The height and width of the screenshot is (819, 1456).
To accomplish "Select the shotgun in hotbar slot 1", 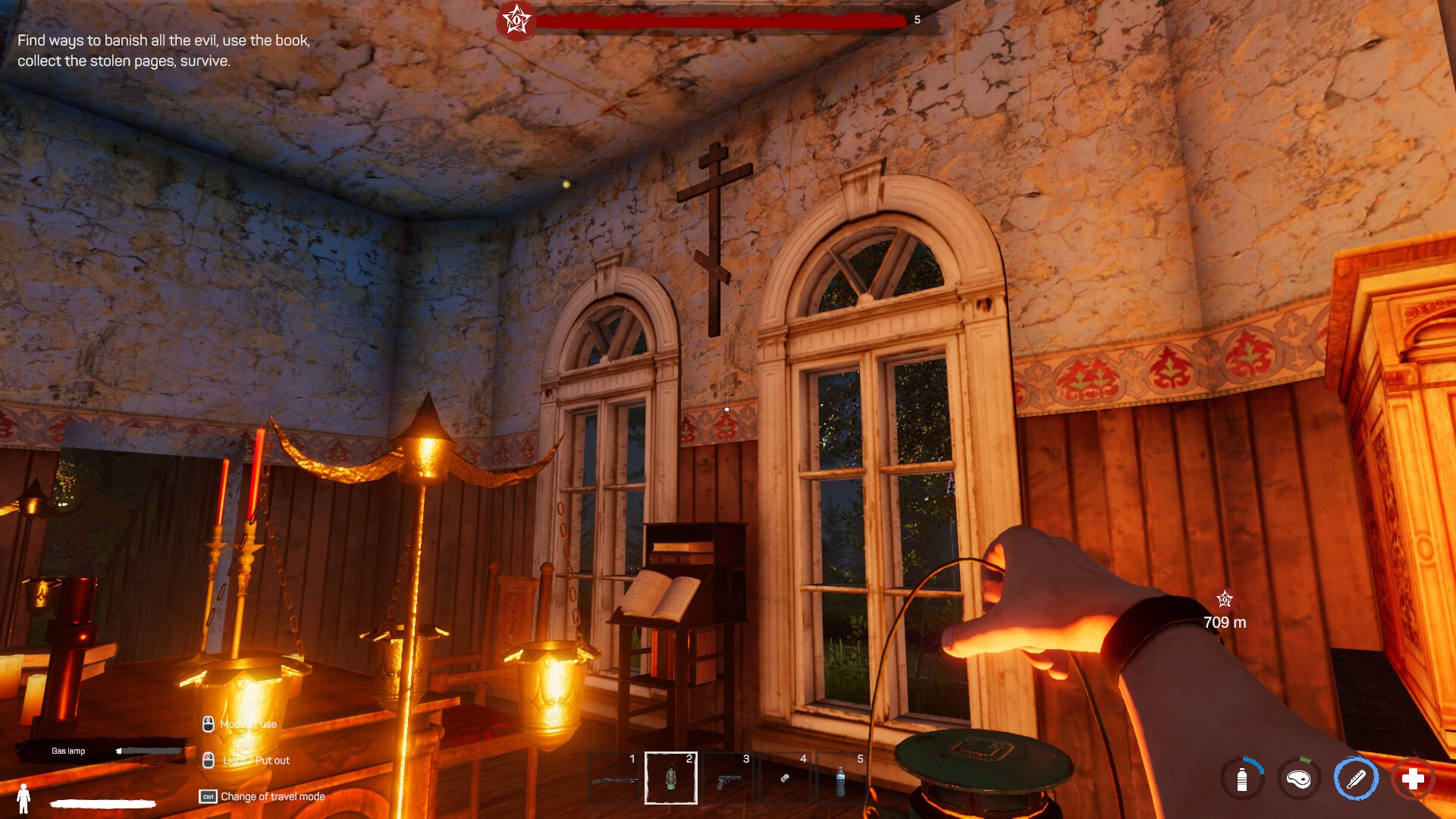I will tap(614, 778).
